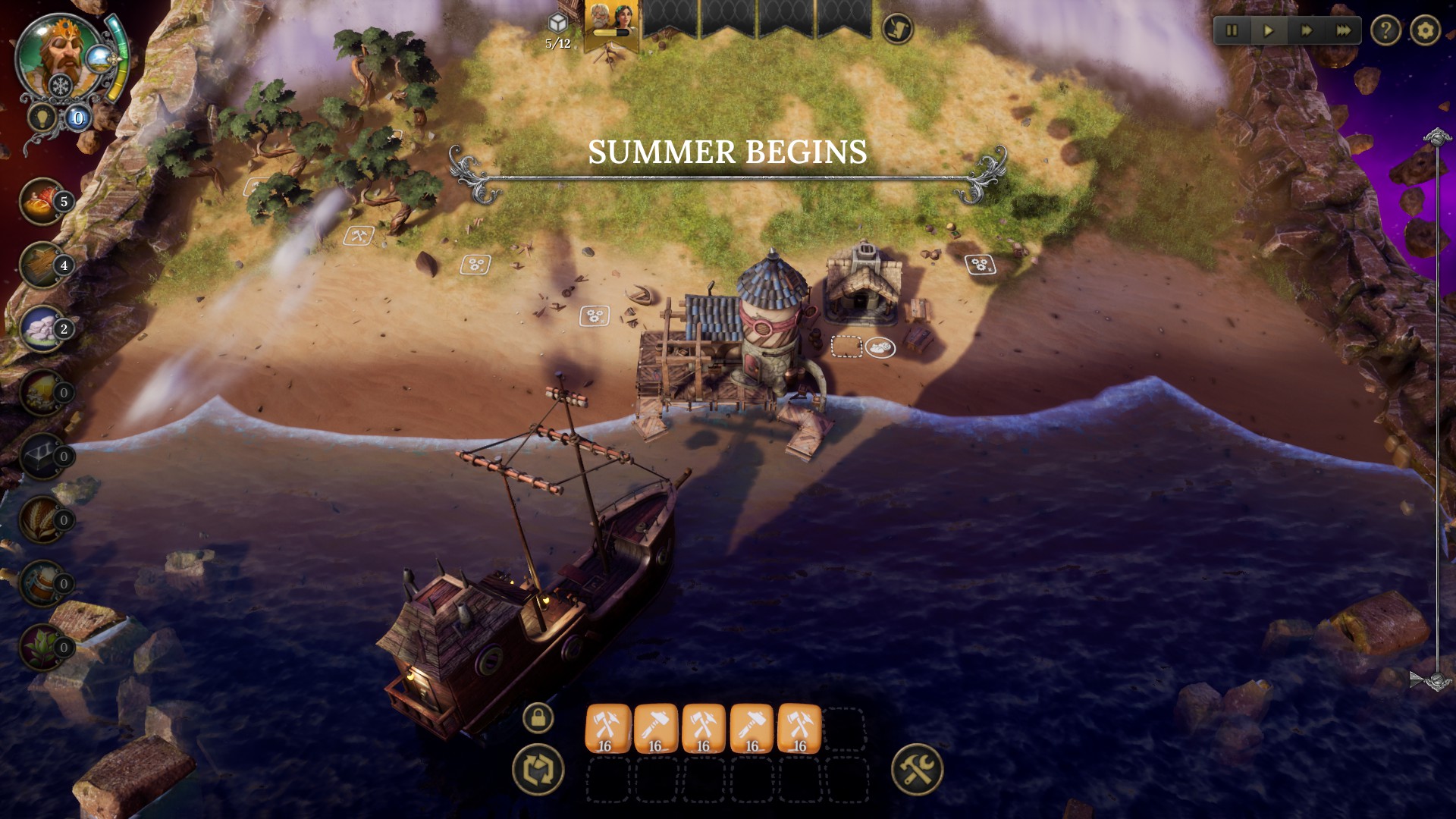
Task: Select the wood planks resource icon
Action: 43,265
